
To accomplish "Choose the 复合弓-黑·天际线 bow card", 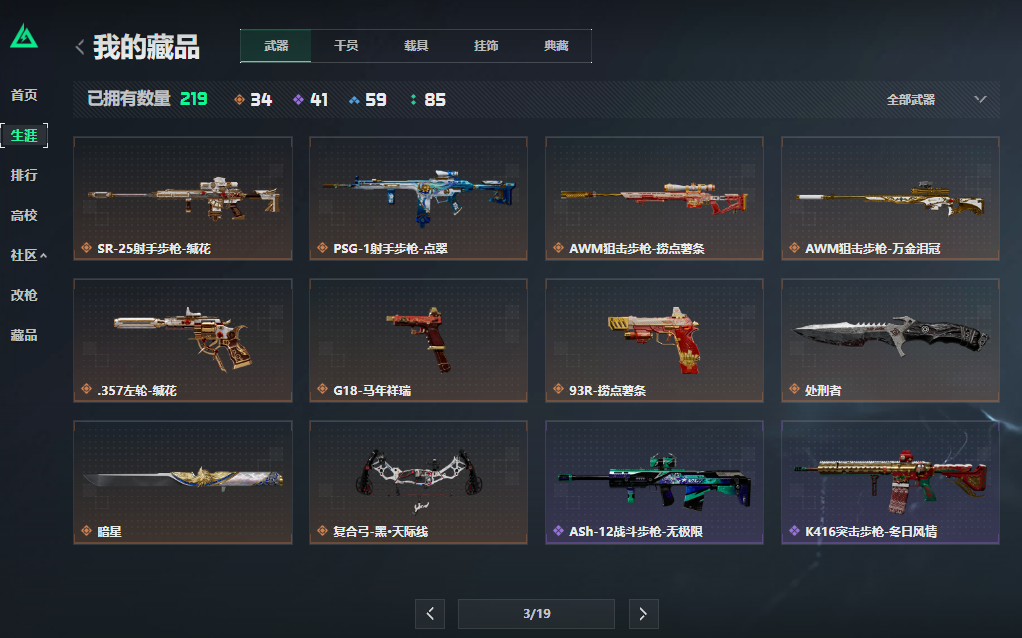I will (x=418, y=482).
